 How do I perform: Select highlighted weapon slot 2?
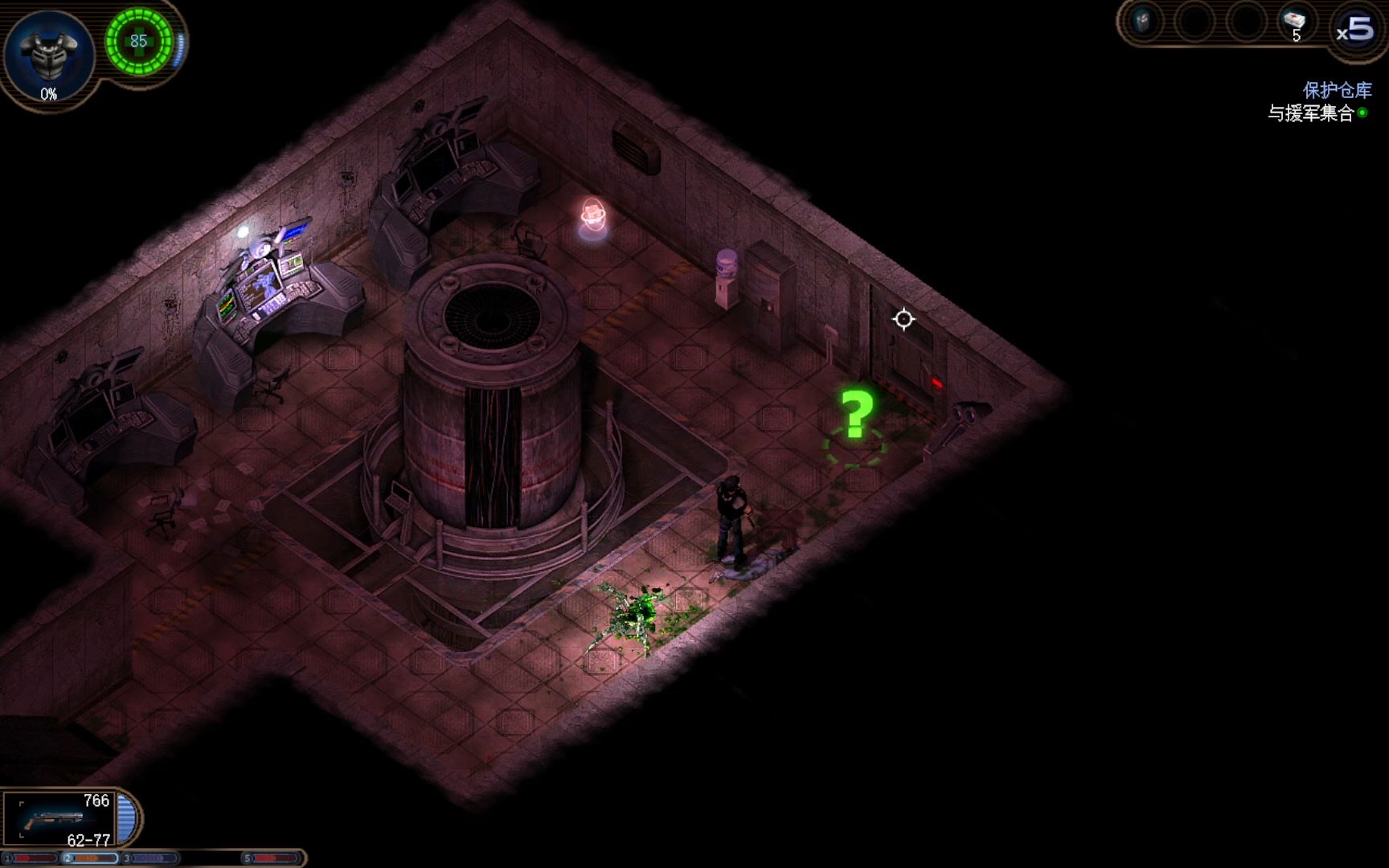pos(91,858)
